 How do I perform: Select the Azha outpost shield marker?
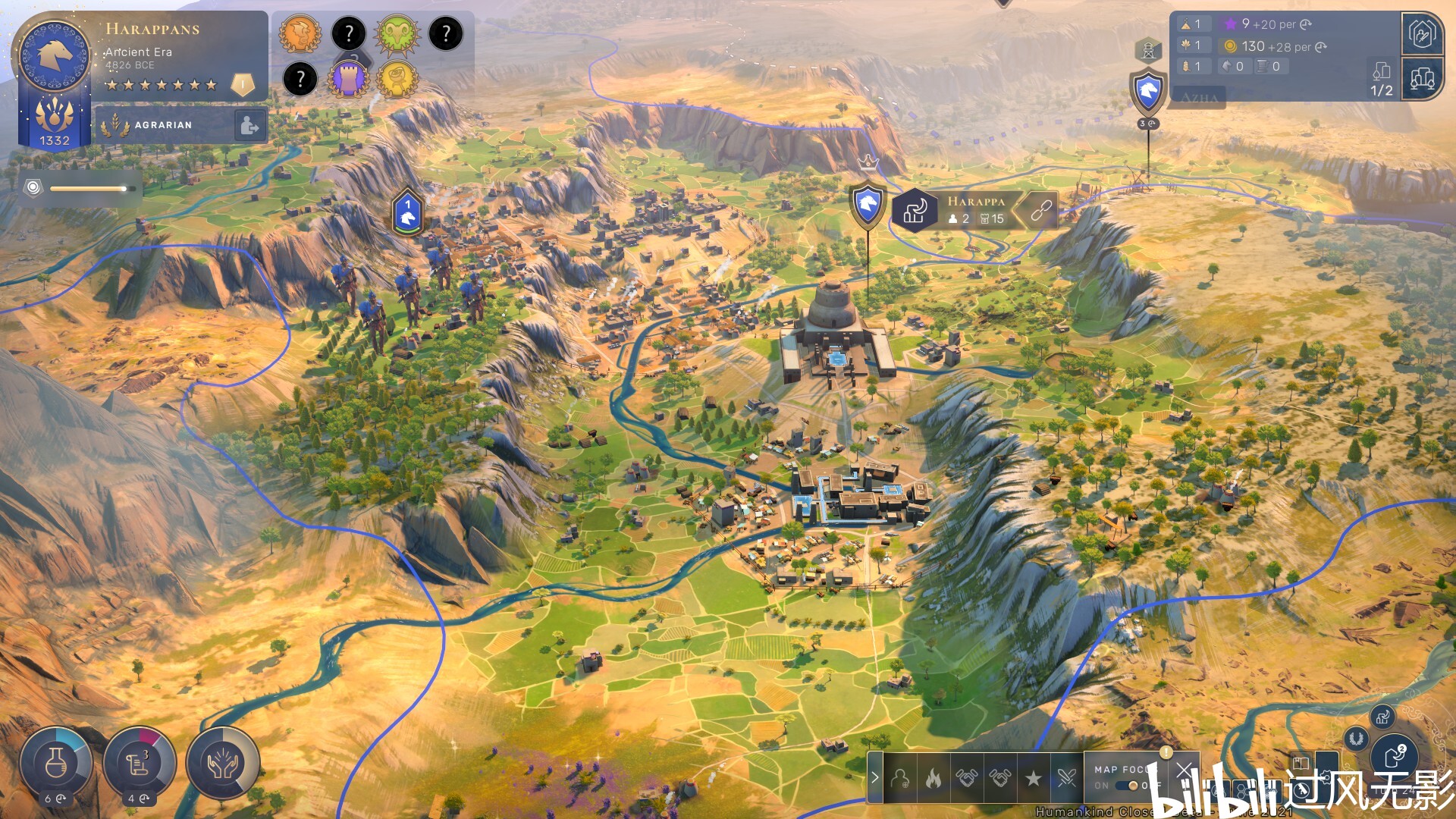[x=1148, y=91]
